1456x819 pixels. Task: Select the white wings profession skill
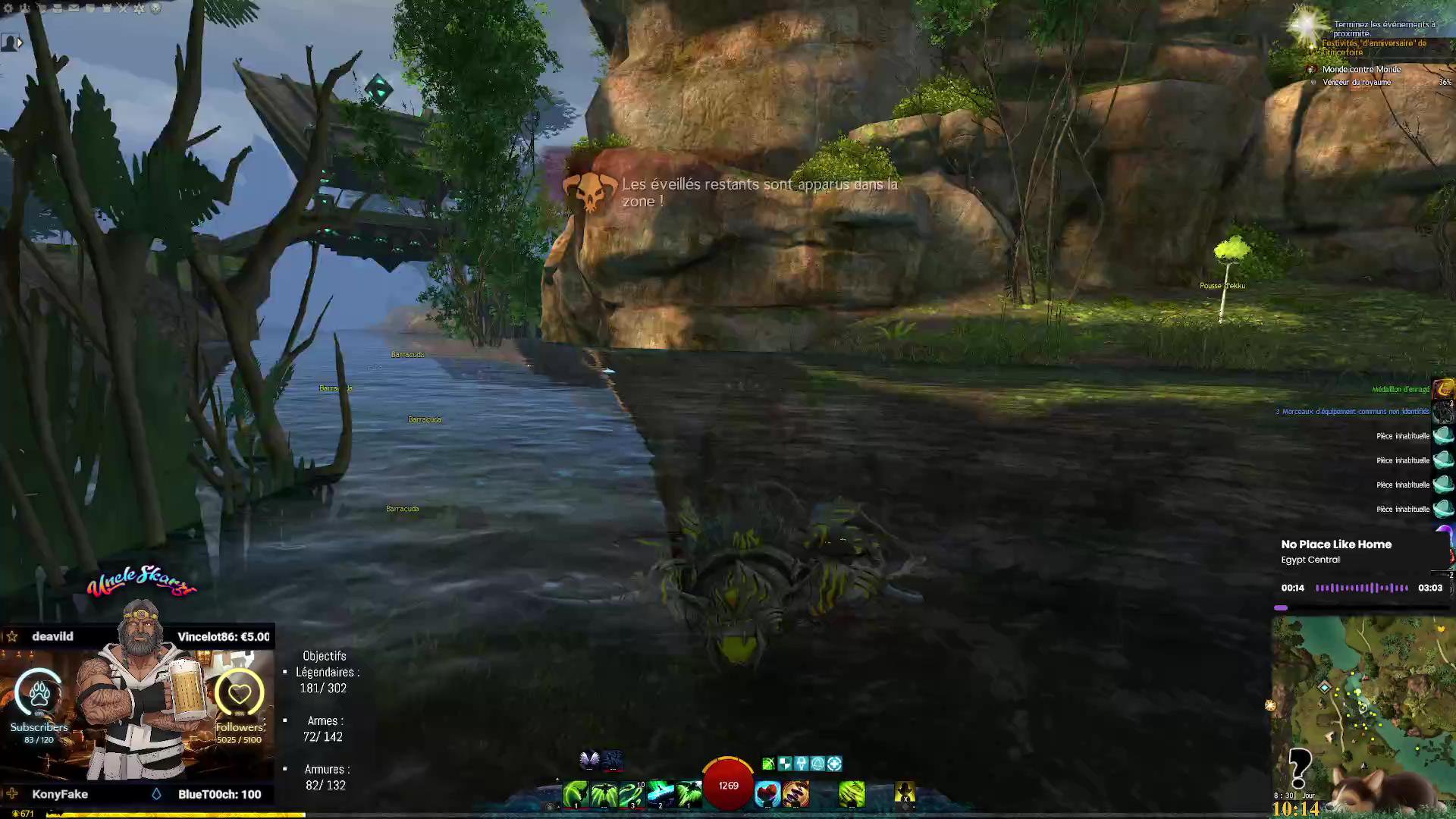589,759
